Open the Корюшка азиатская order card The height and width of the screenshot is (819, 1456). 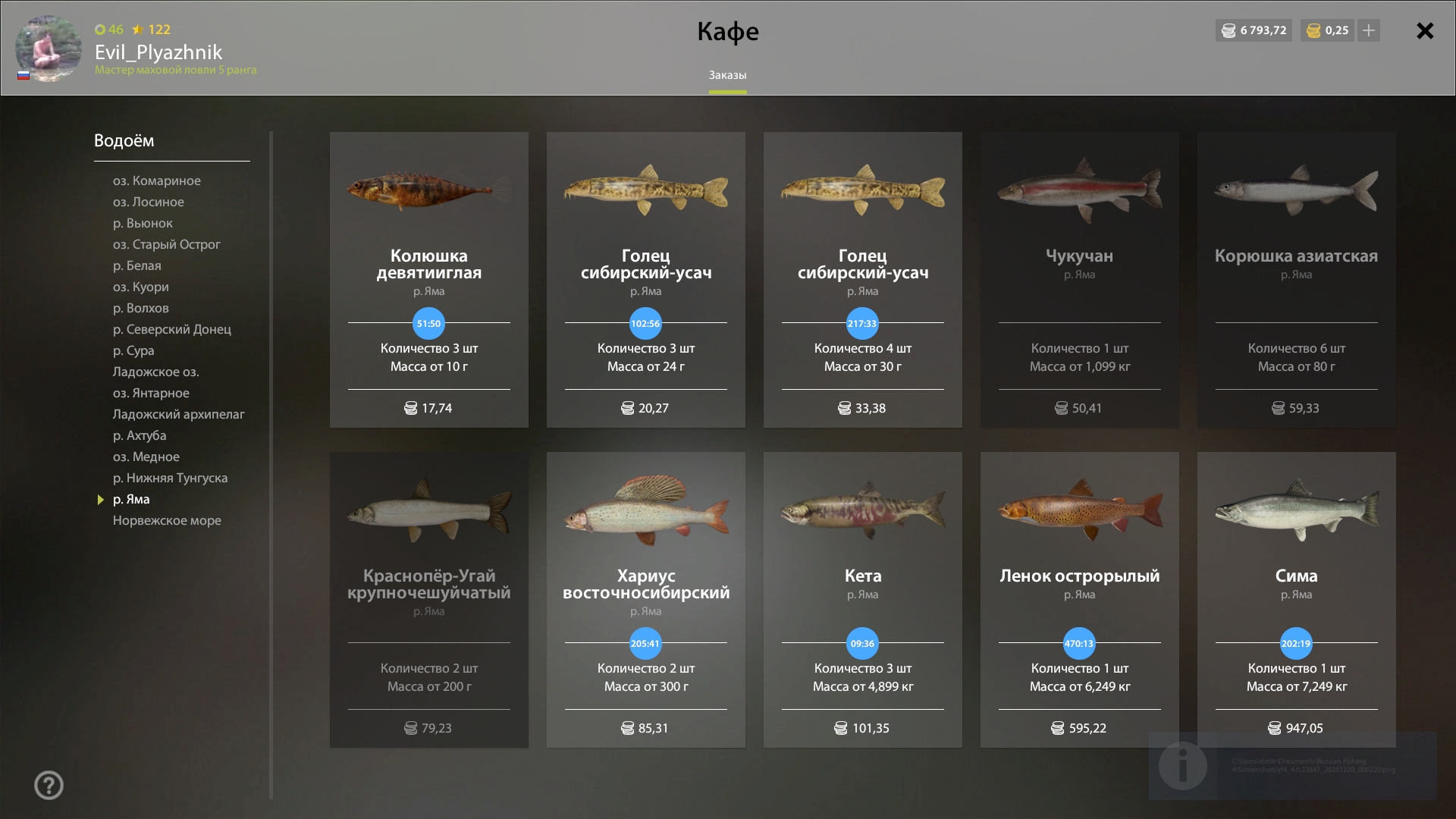click(1297, 280)
